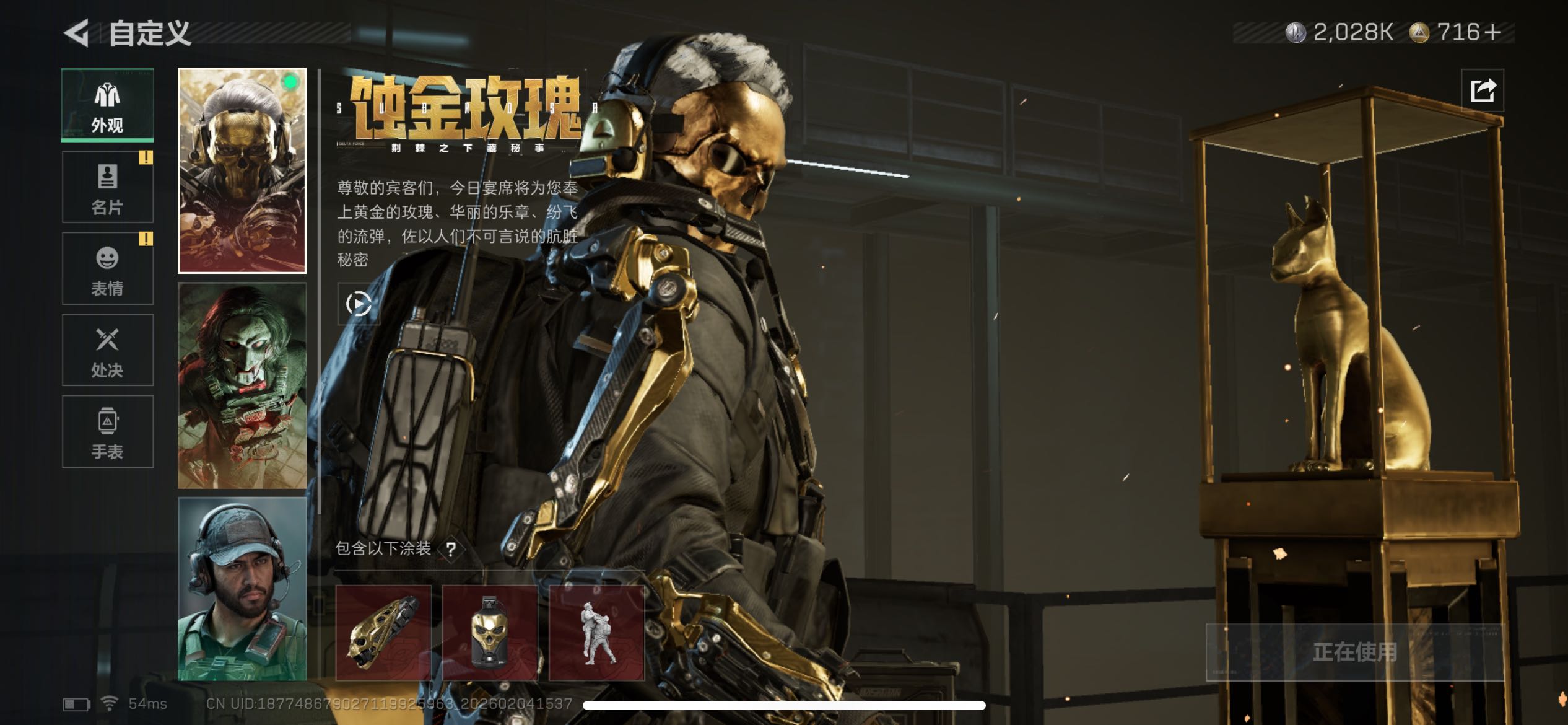Switch to the 表情 emote tab

pyautogui.click(x=107, y=268)
